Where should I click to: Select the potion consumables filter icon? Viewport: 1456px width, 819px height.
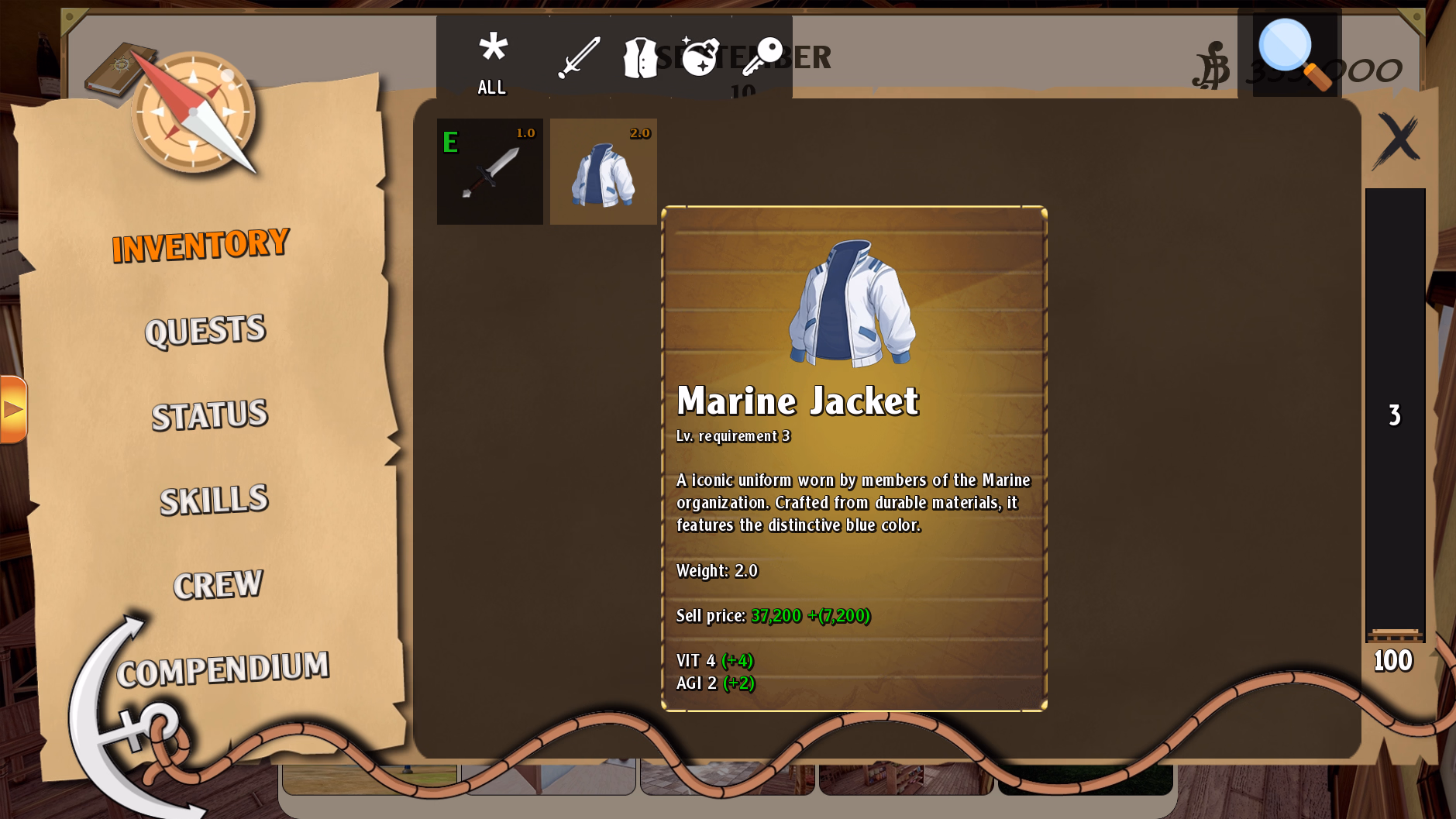tap(701, 54)
